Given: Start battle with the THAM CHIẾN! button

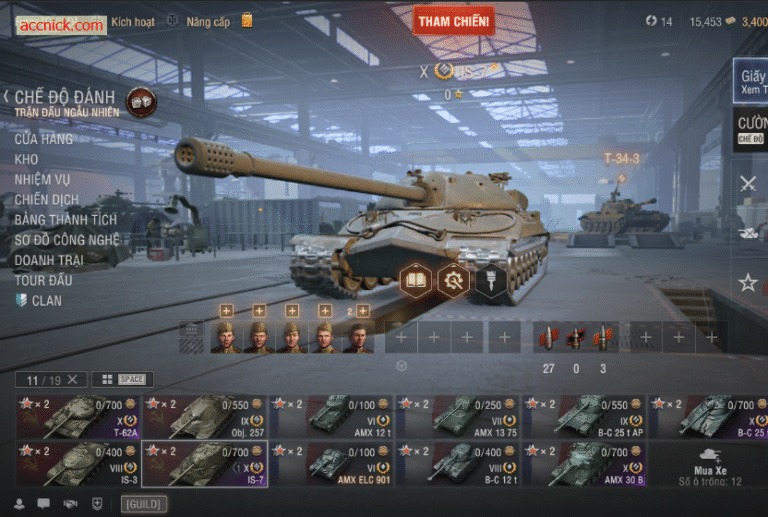Looking at the screenshot, I should (453, 20).
